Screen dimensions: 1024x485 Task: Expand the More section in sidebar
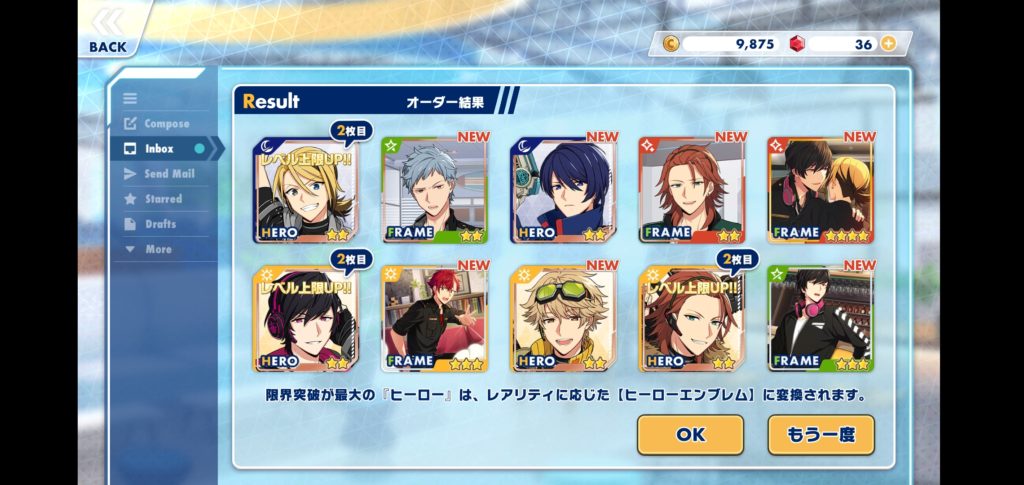[x=157, y=249]
